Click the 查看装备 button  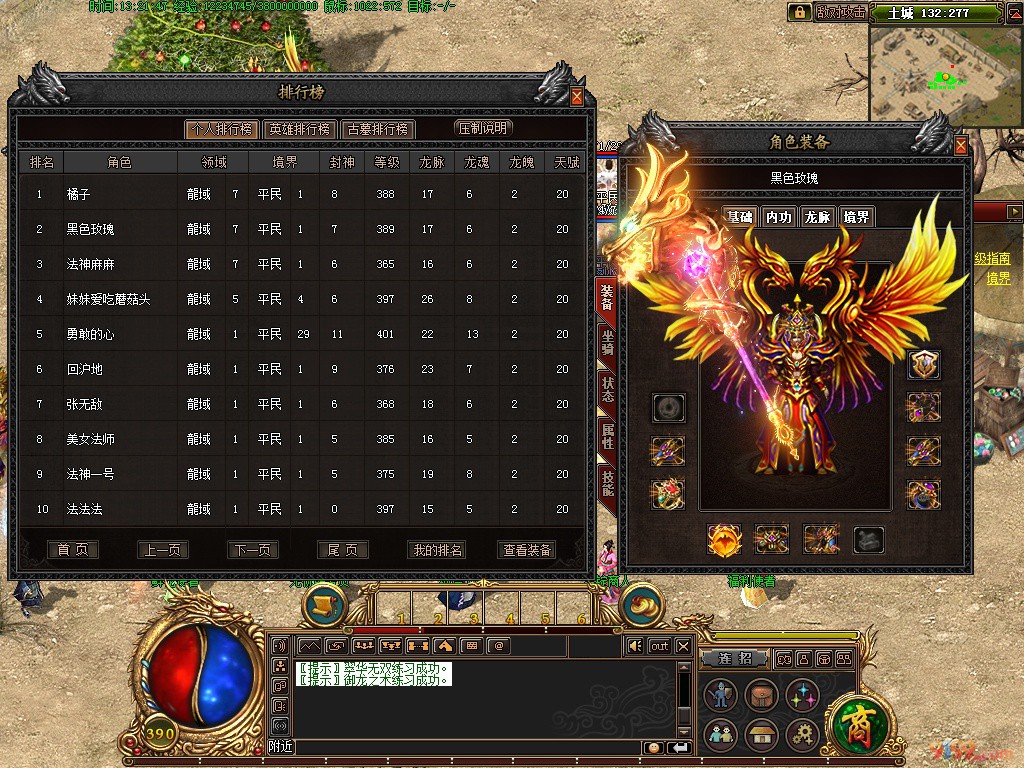pyautogui.click(x=527, y=550)
